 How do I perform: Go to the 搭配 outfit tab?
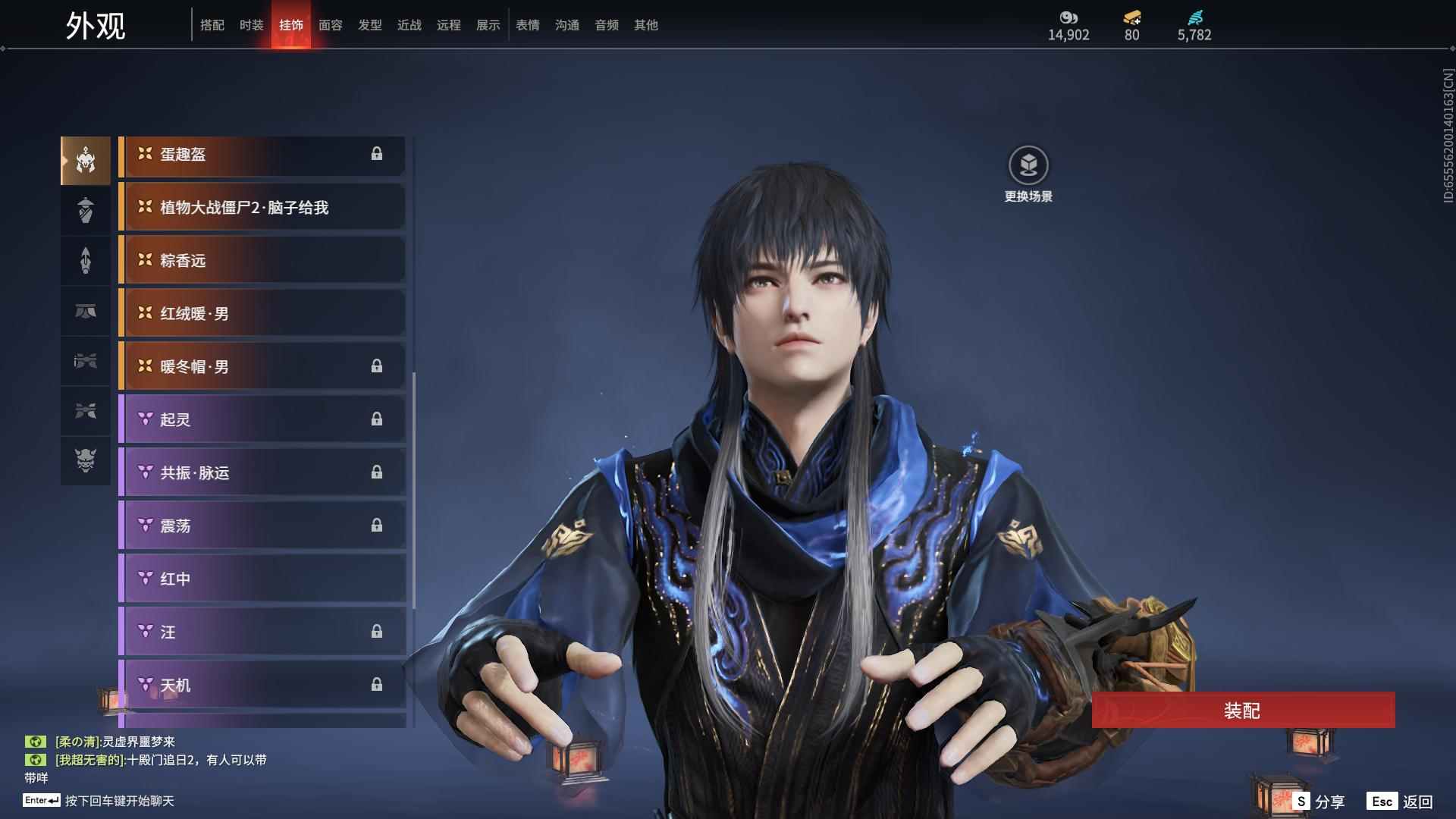212,25
